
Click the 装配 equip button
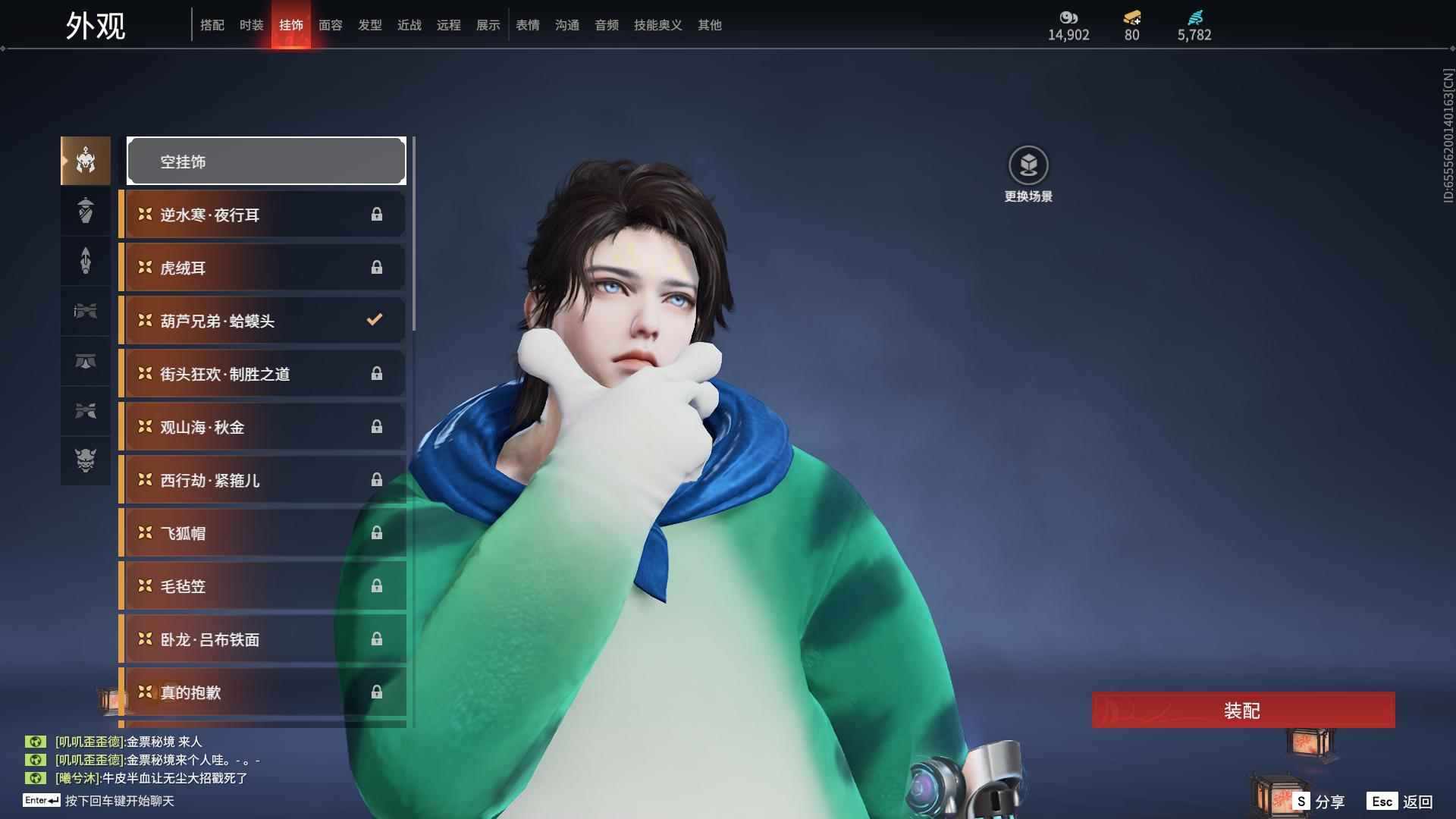[1242, 711]
